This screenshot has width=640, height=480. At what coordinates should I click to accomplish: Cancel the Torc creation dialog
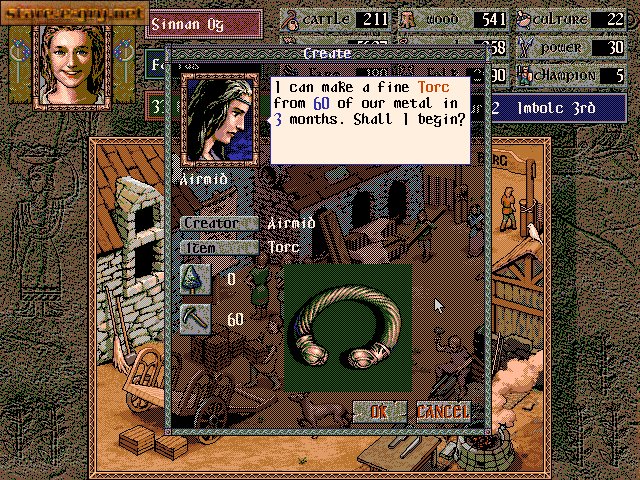(x=441, y=411)
